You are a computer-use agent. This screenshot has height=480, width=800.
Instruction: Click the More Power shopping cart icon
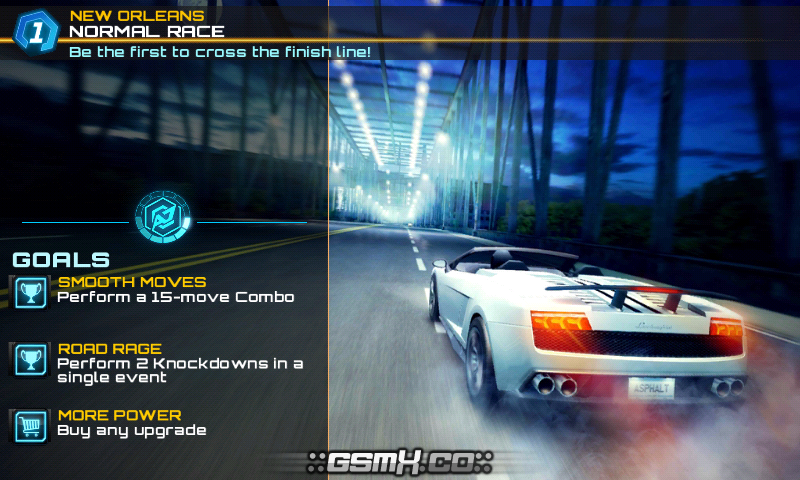click(x=29, y=426)
